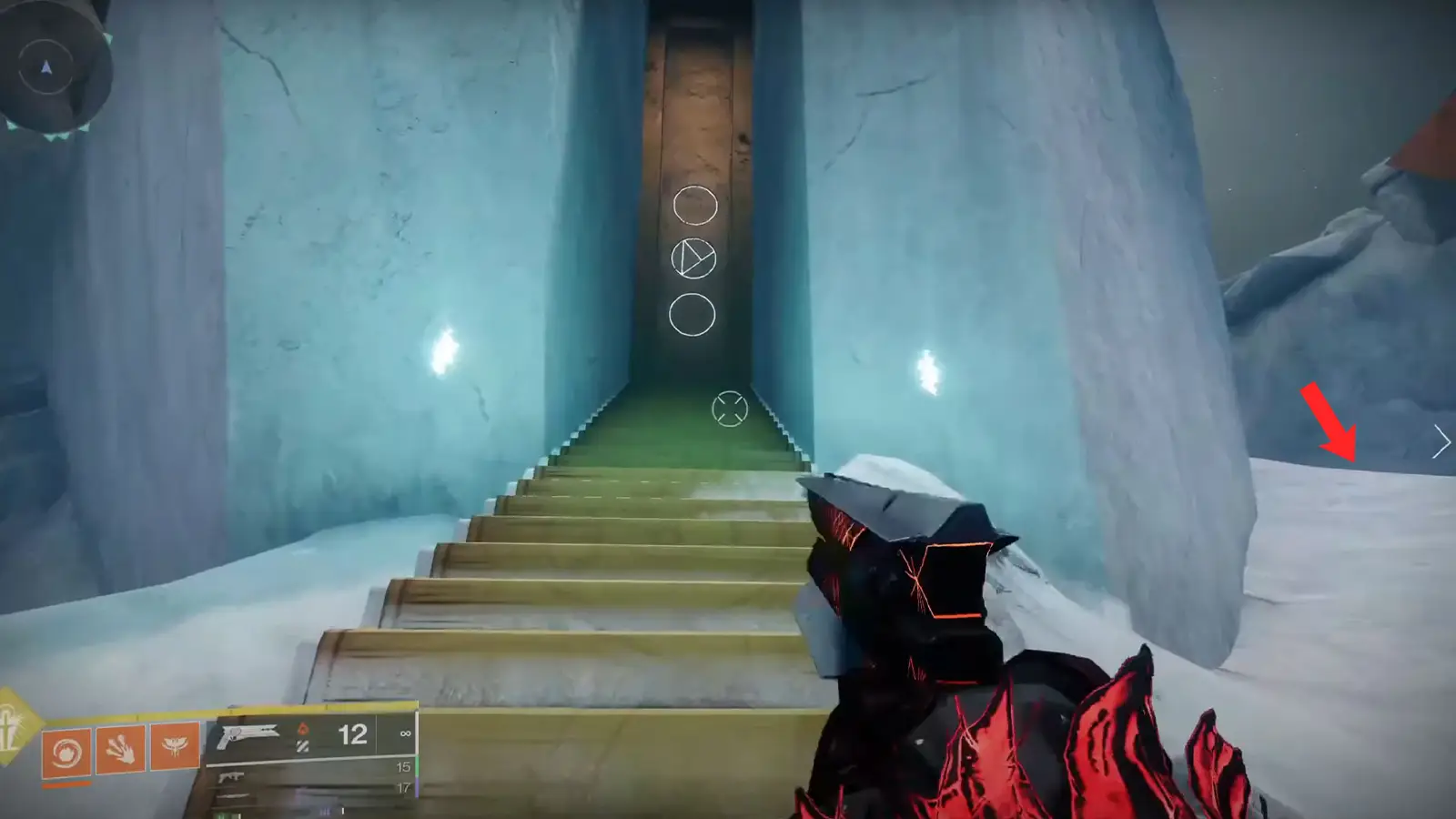Click the ammo count reading 12
The height and width of the screenshot is (819, 1456).
[x=353, y=734]
